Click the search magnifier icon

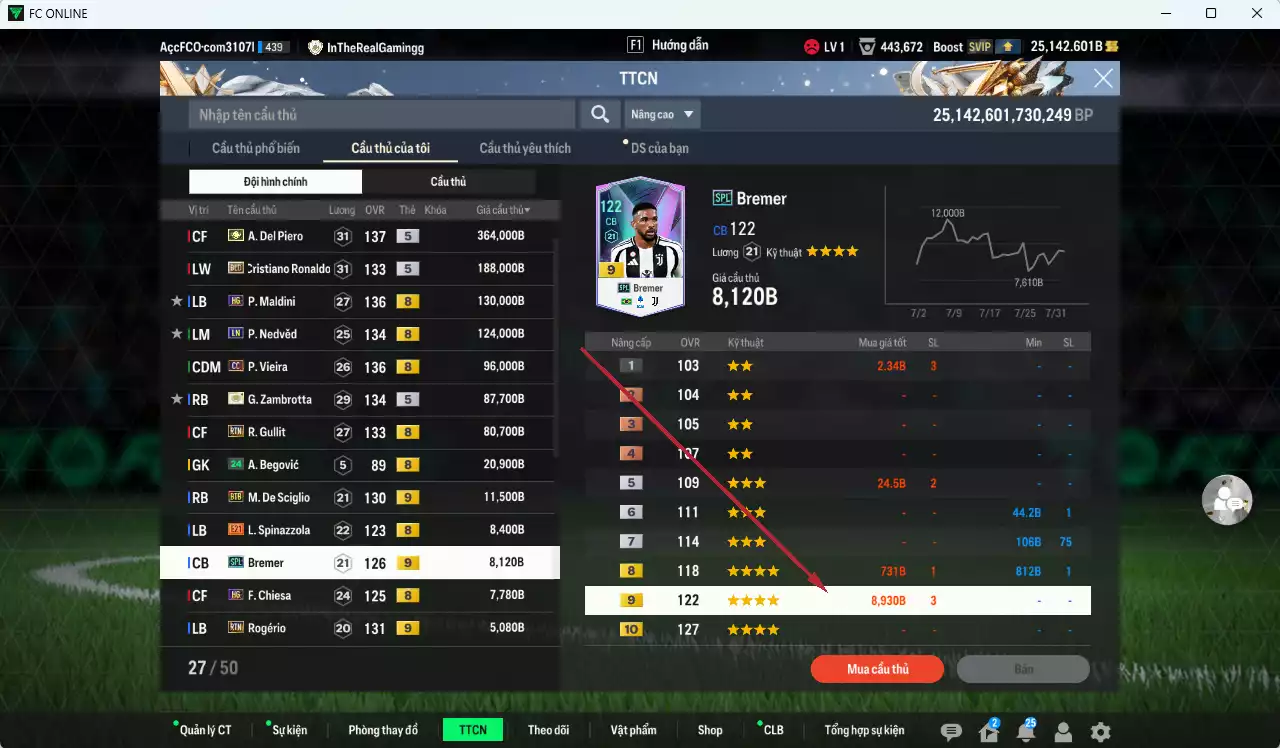click(x=599, y=114)
